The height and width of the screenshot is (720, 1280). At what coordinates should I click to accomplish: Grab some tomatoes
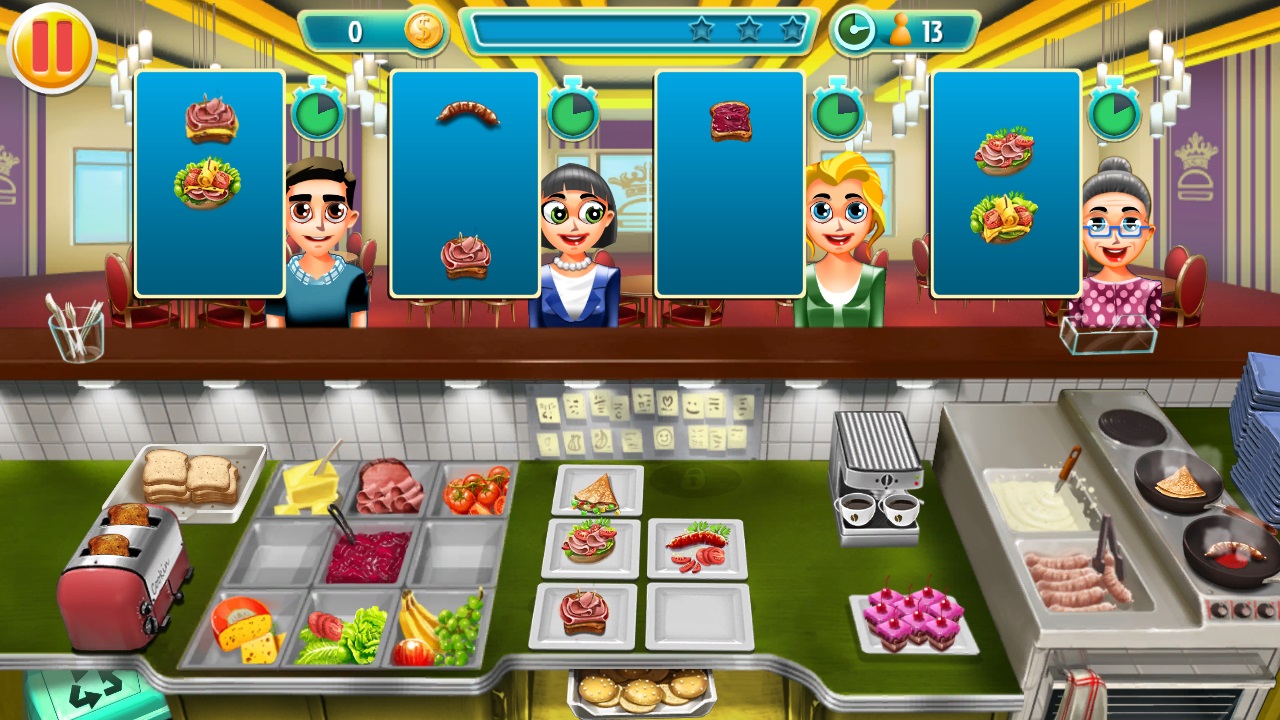point(478,489)
